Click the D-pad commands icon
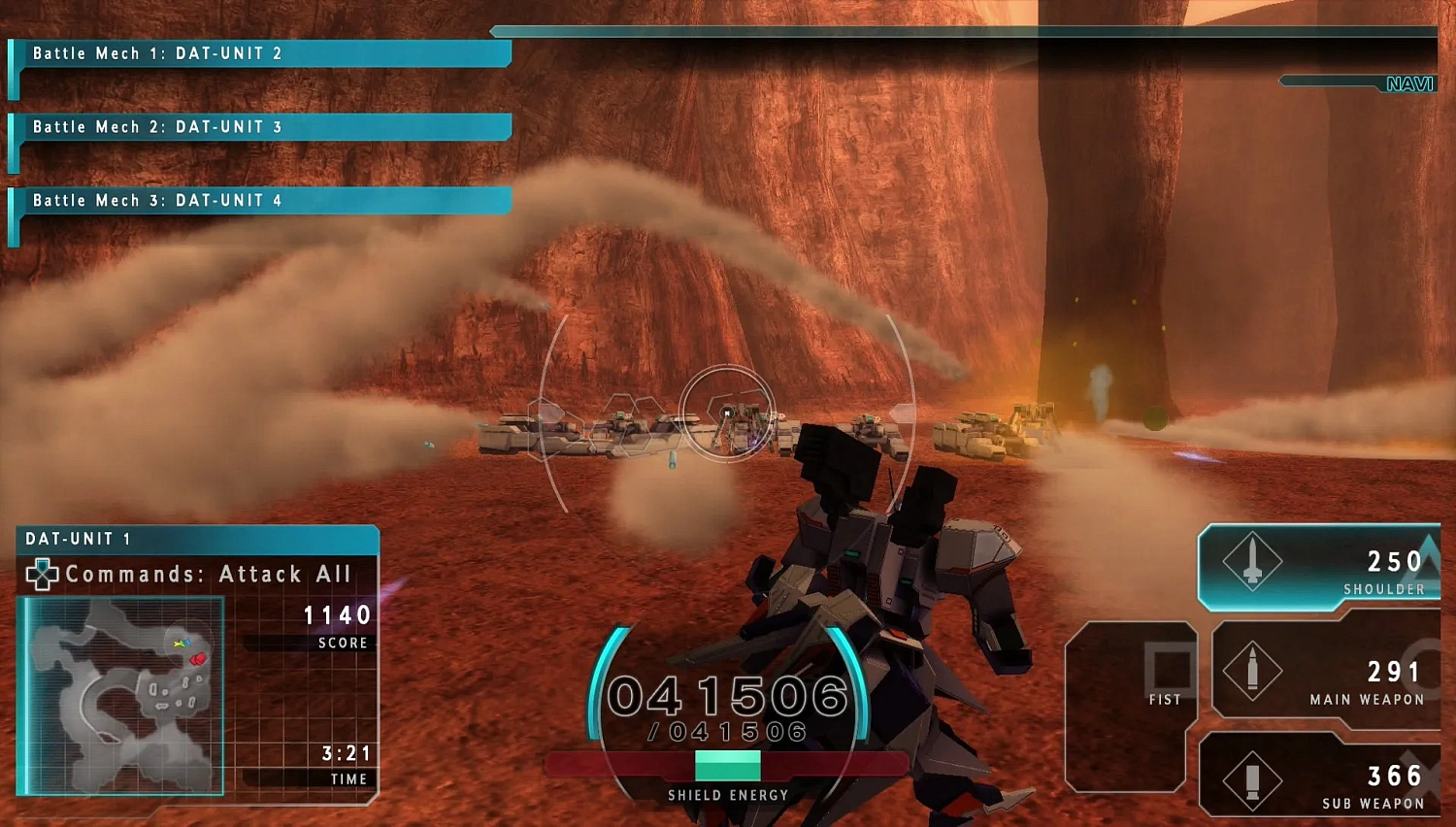 pyautogui.click(x=43, y=574)
